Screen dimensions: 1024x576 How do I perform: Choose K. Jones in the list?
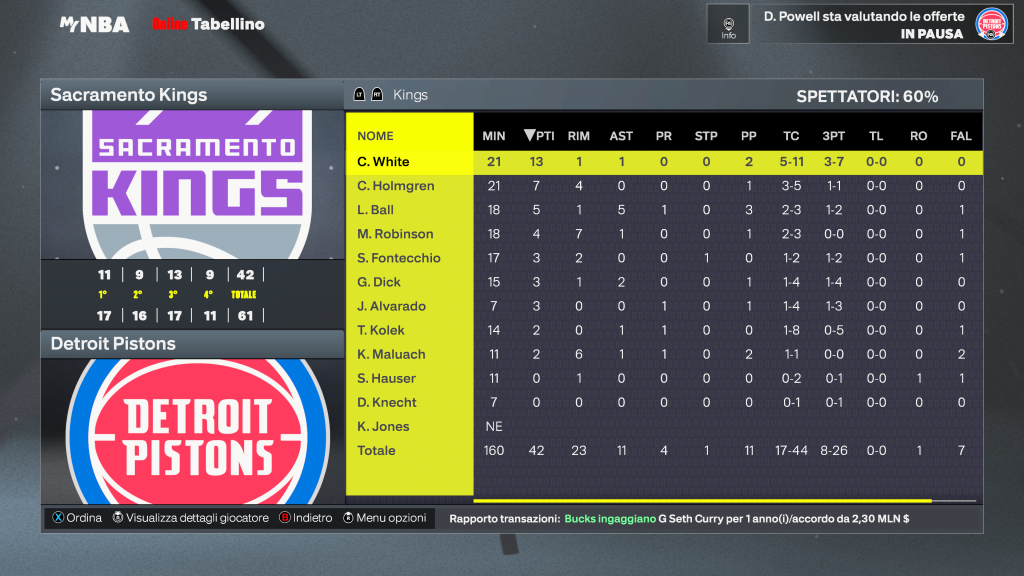[383, 426]
